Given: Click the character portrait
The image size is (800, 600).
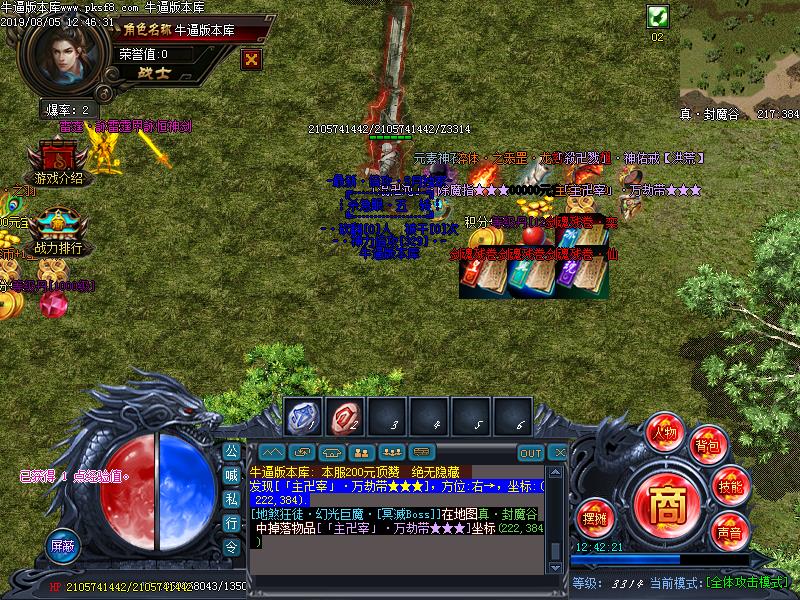Looking at the screenshot, I should coord(63,57).
